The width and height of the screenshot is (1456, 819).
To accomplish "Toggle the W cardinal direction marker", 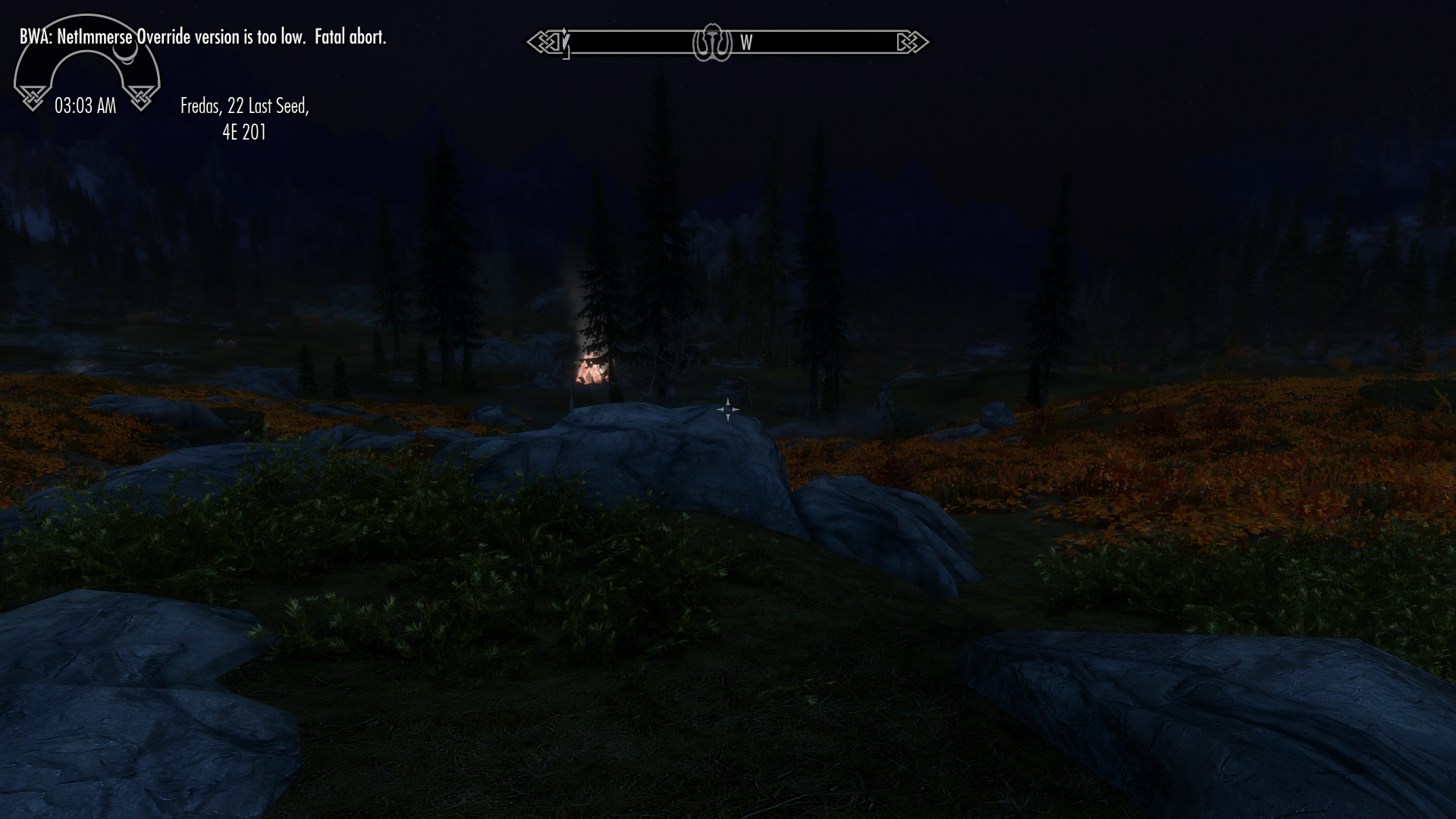I will click(x=747, y=43).
